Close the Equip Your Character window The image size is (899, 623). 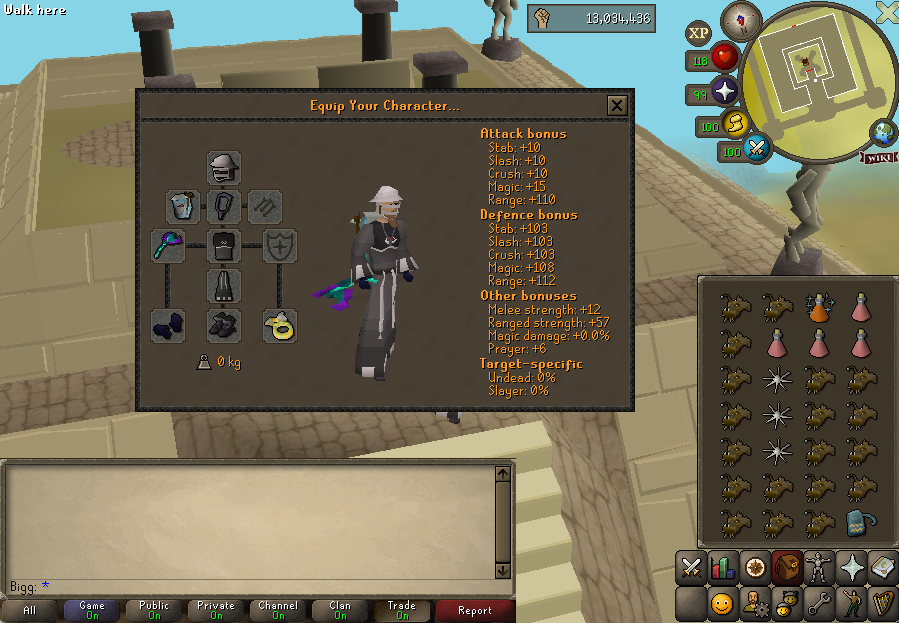click(617, 105)
